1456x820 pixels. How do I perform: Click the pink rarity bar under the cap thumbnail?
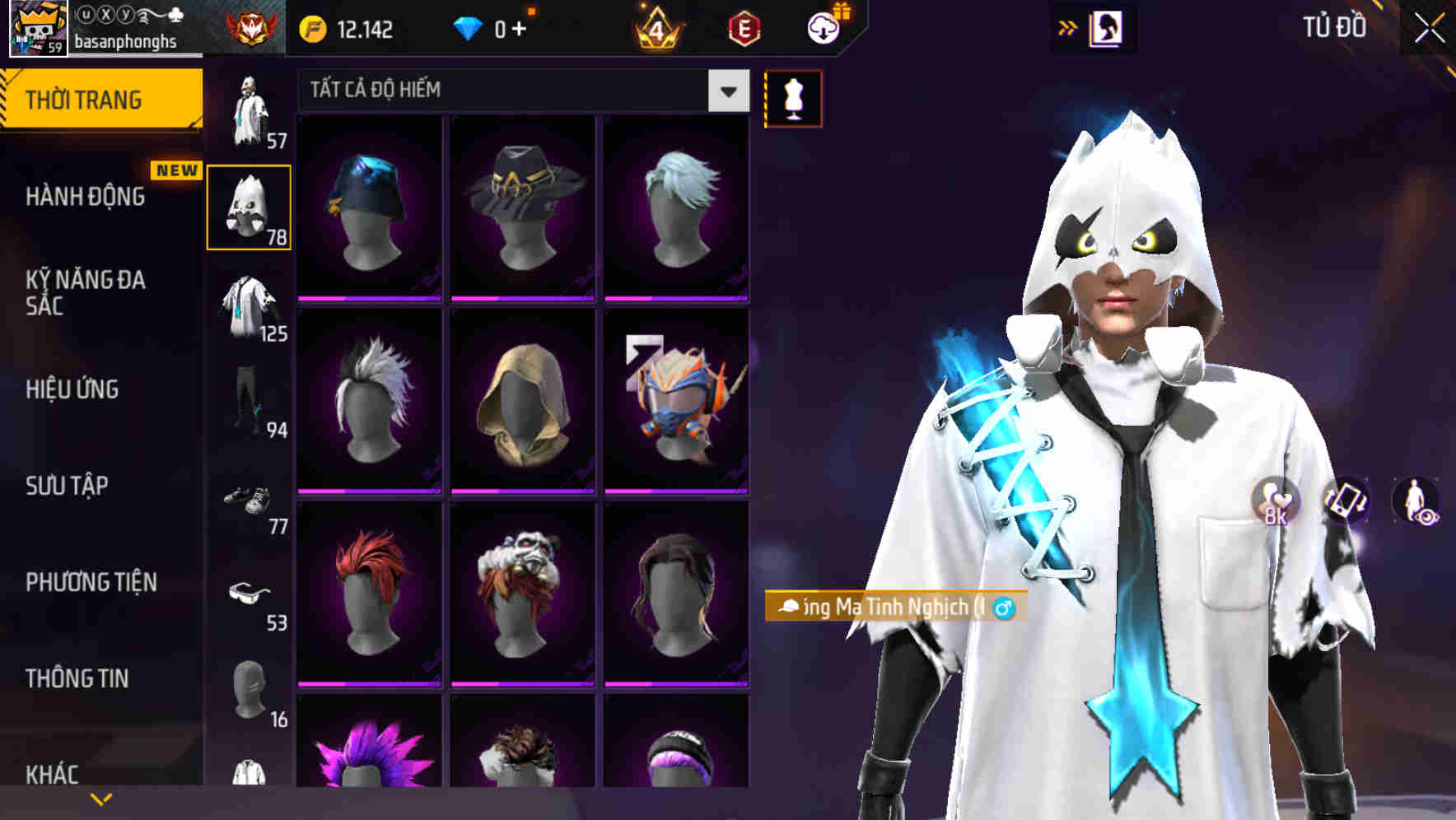pos(370,298)
